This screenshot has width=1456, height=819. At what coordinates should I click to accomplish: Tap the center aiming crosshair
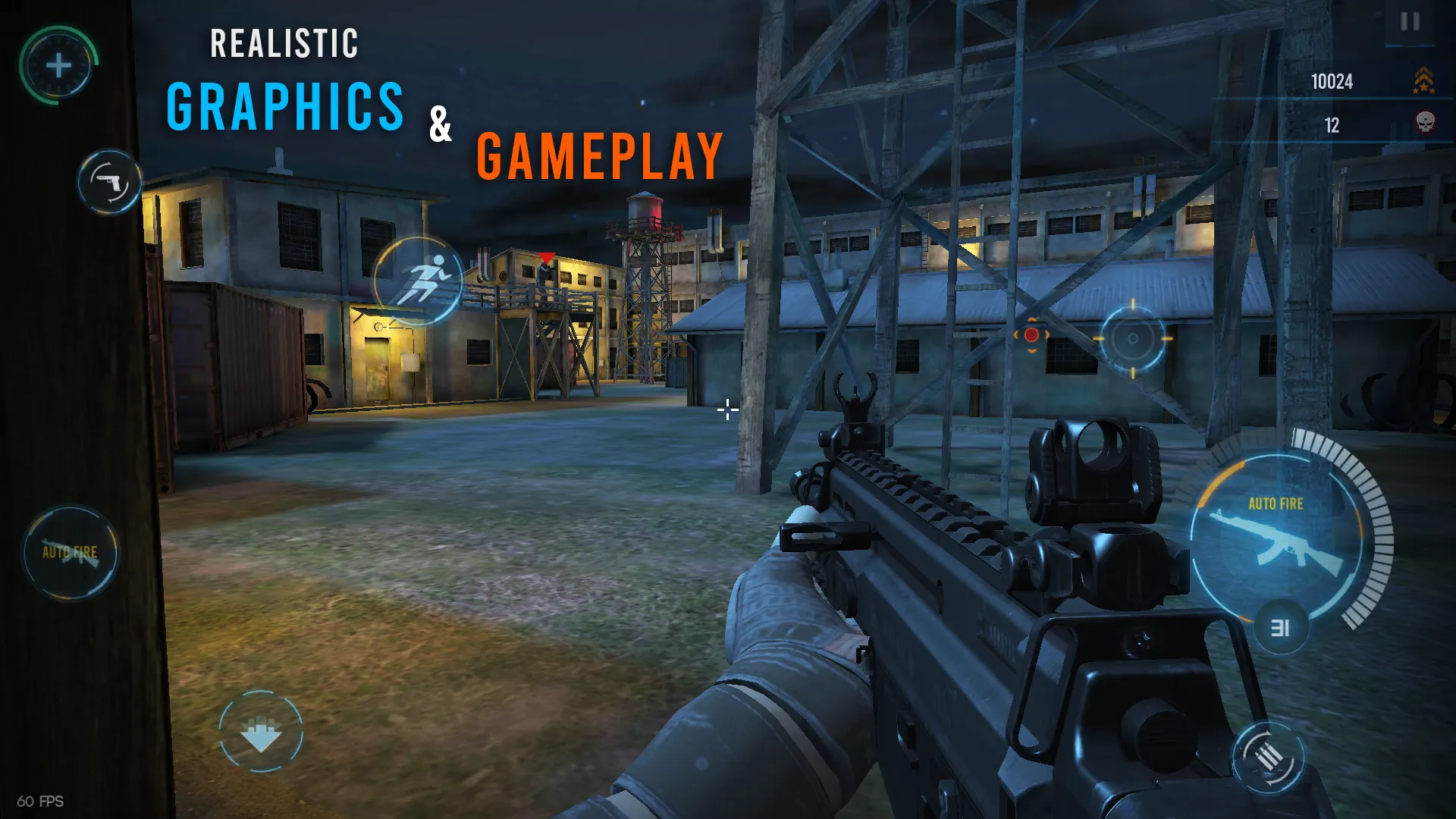(x=726, y=409)
